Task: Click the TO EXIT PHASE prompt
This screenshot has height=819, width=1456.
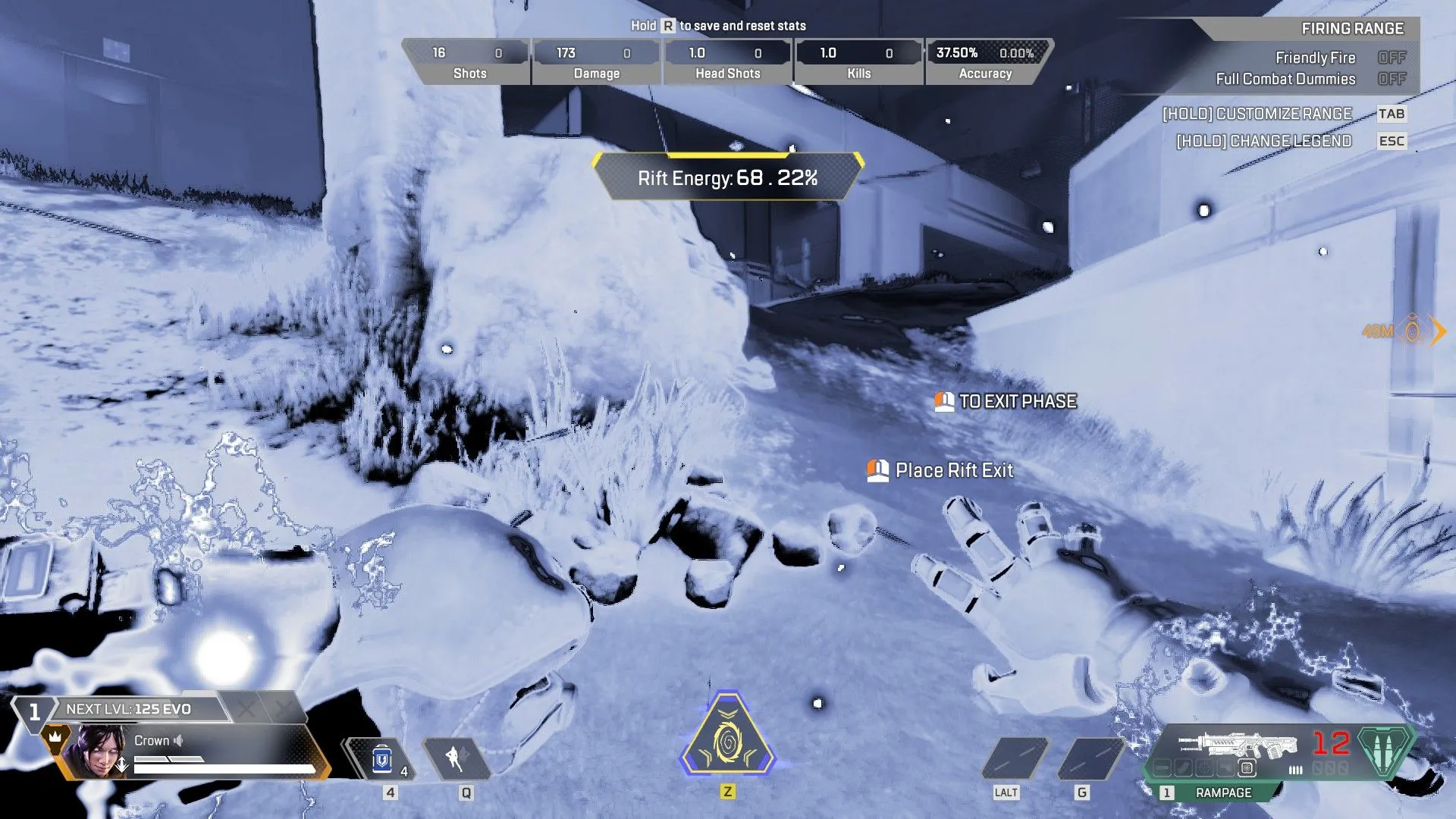Action: click(x=1005, y=402)
